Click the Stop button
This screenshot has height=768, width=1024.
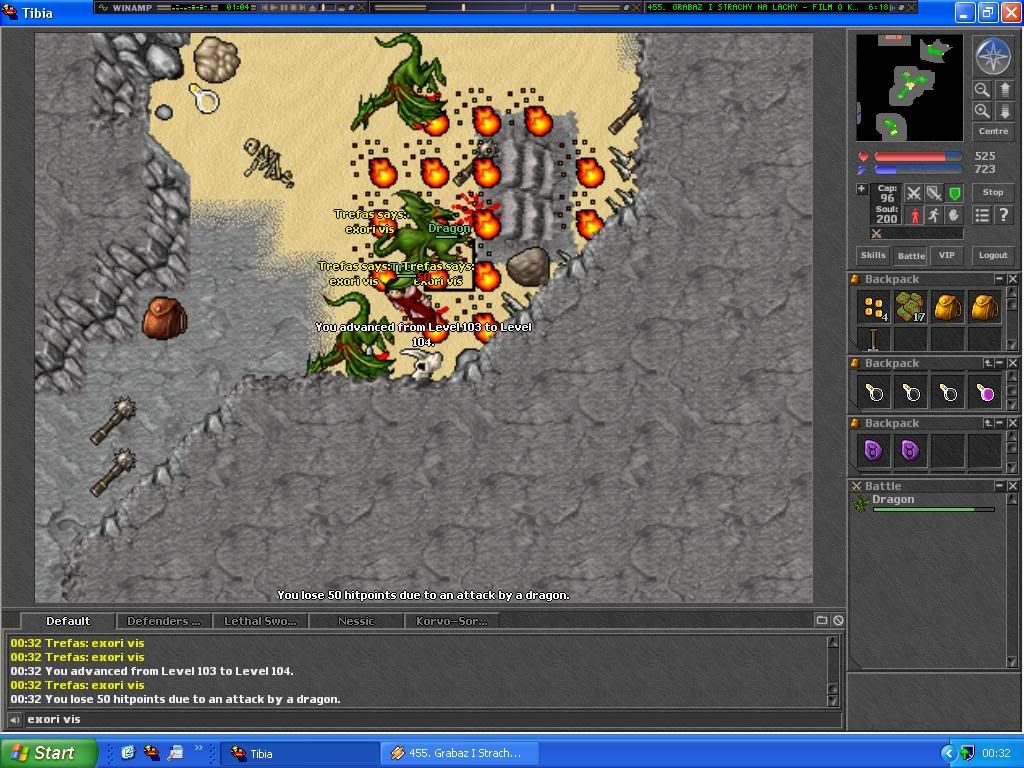click(x=993, y=192)
